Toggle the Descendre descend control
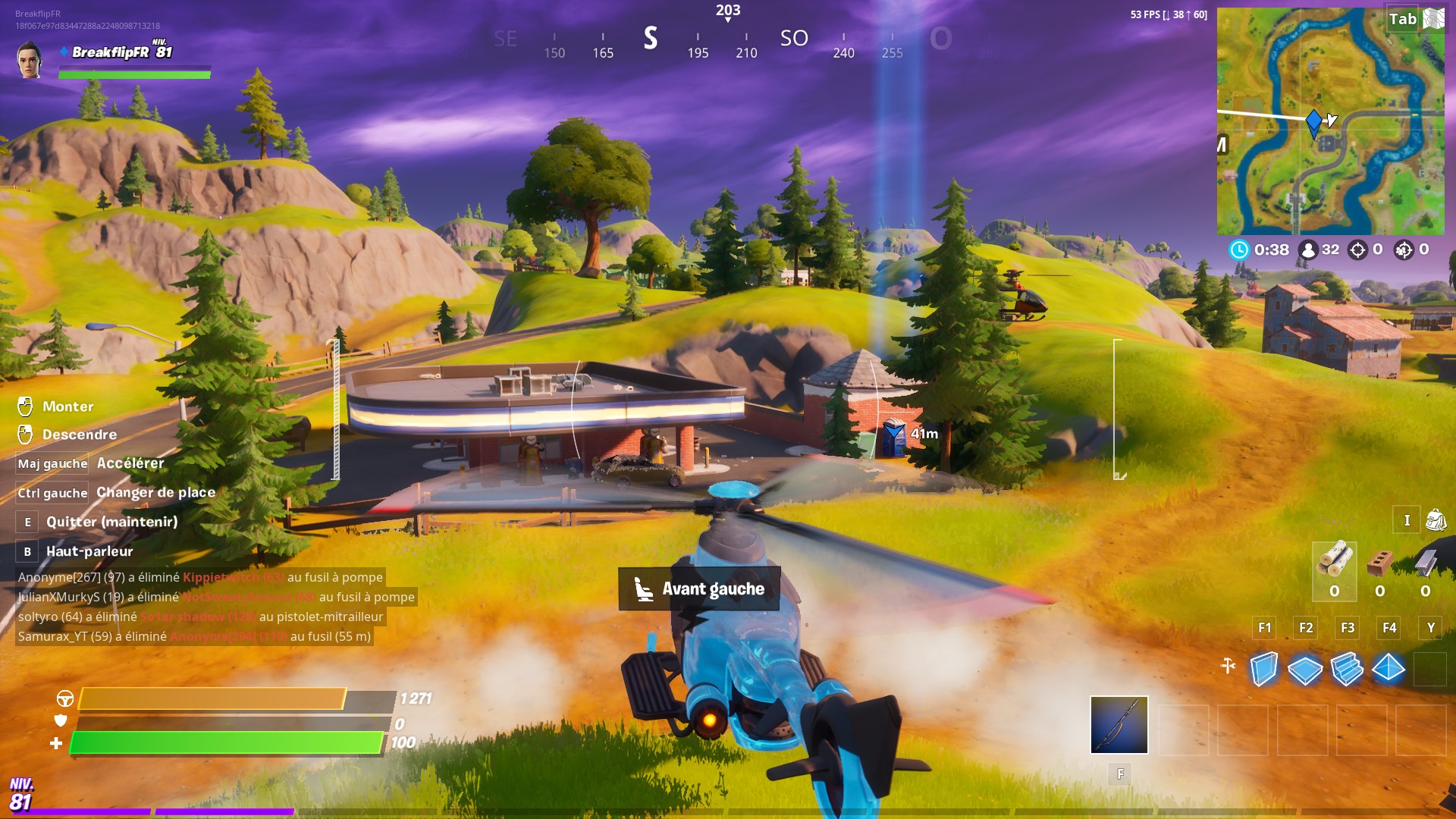 (80, 434)
